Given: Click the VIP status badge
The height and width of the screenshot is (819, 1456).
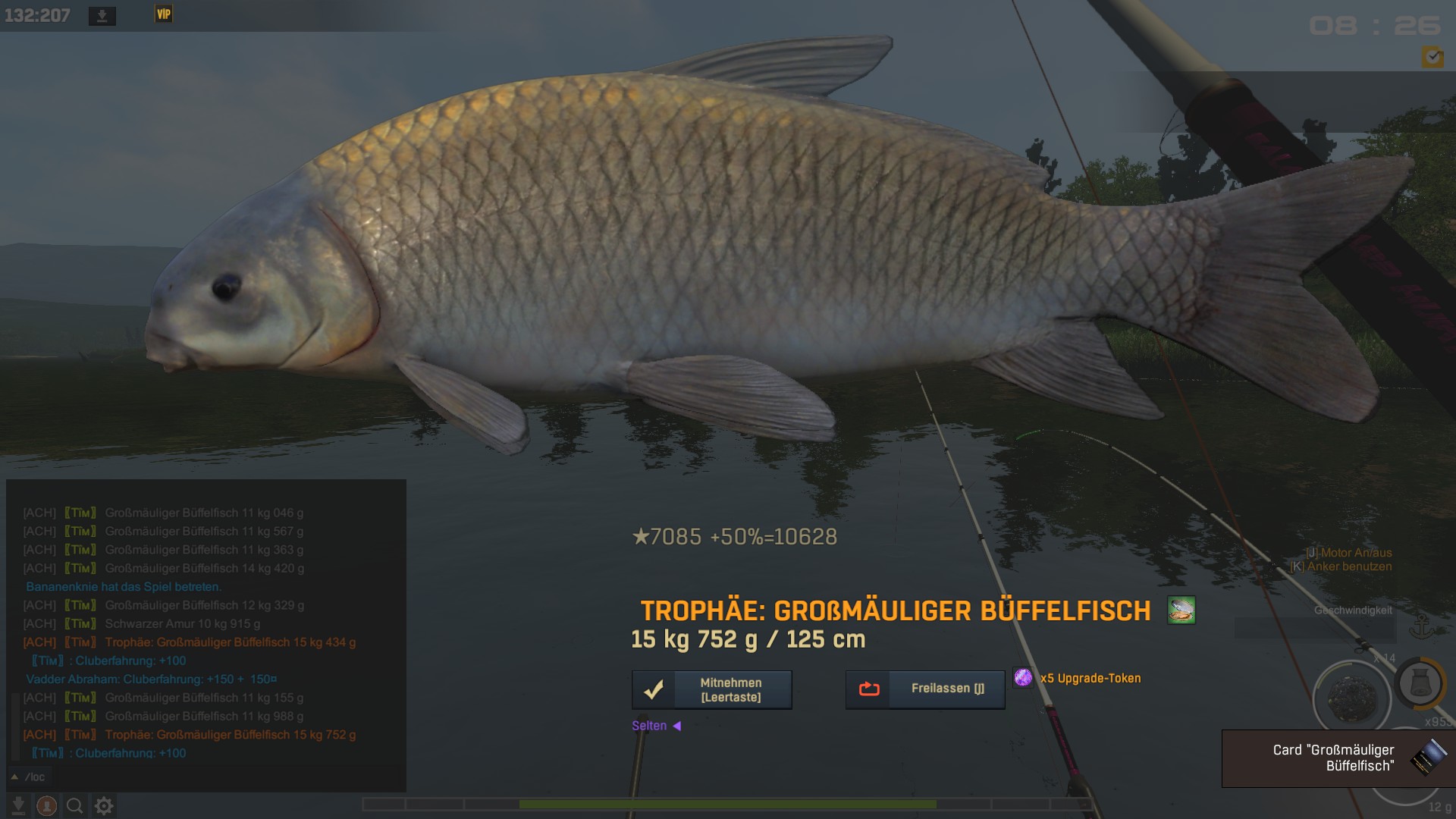Looking at the screenshot, I should pyautogui.click(x=163, y=14).
